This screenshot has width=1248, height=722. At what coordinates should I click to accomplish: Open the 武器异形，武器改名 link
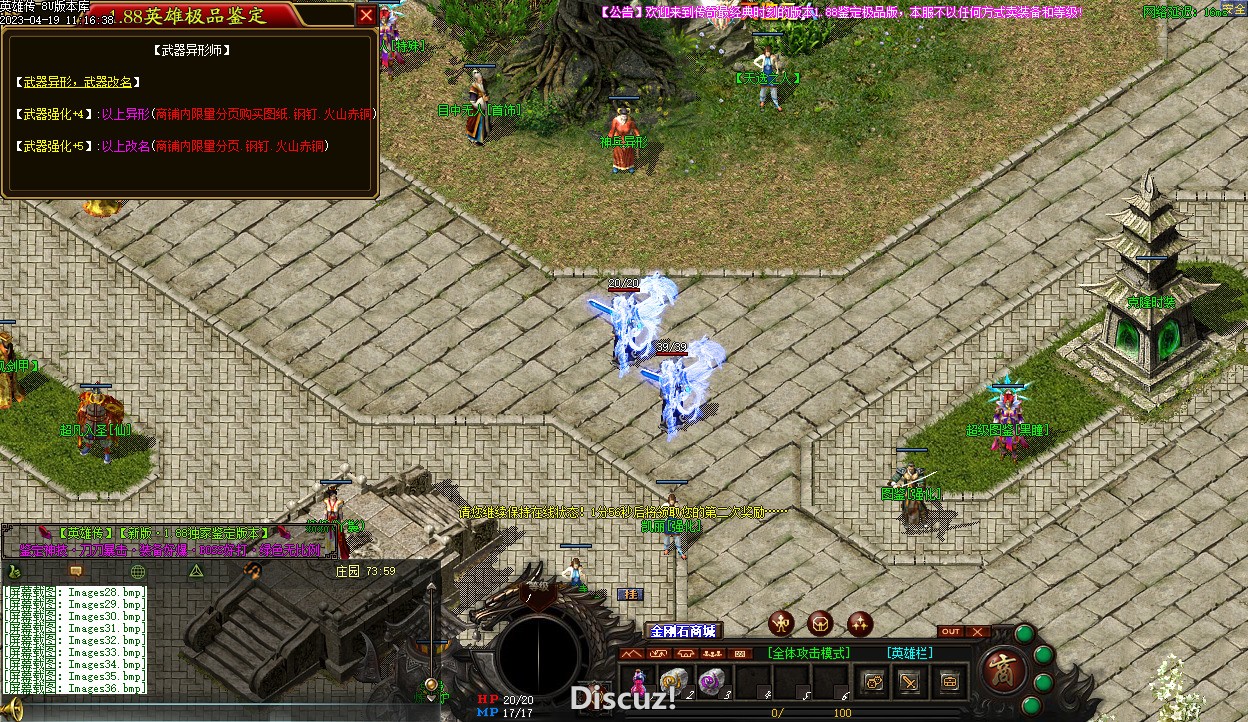tap(81, 82)
